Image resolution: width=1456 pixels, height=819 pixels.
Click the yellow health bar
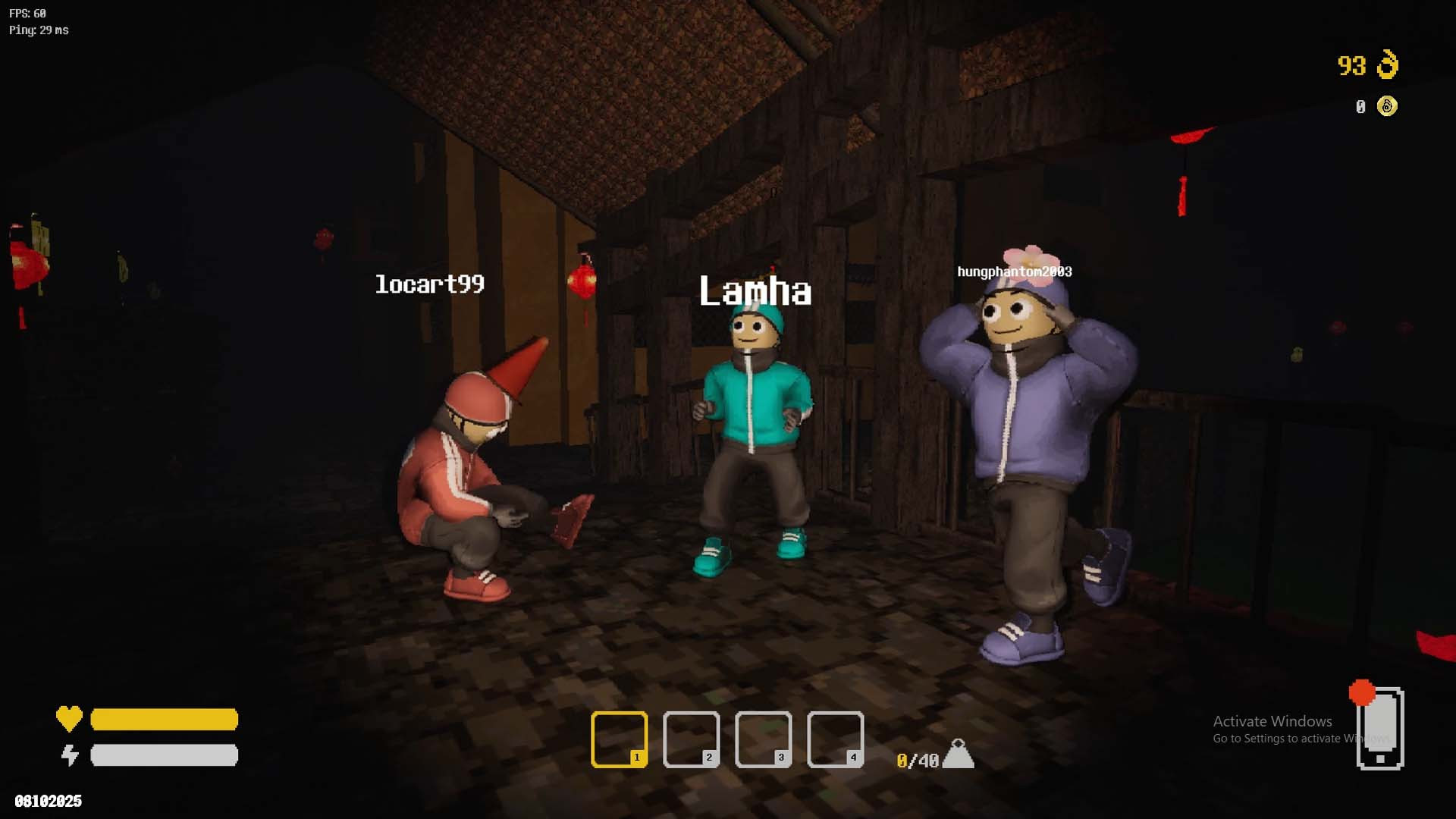(x=163, y=717)
